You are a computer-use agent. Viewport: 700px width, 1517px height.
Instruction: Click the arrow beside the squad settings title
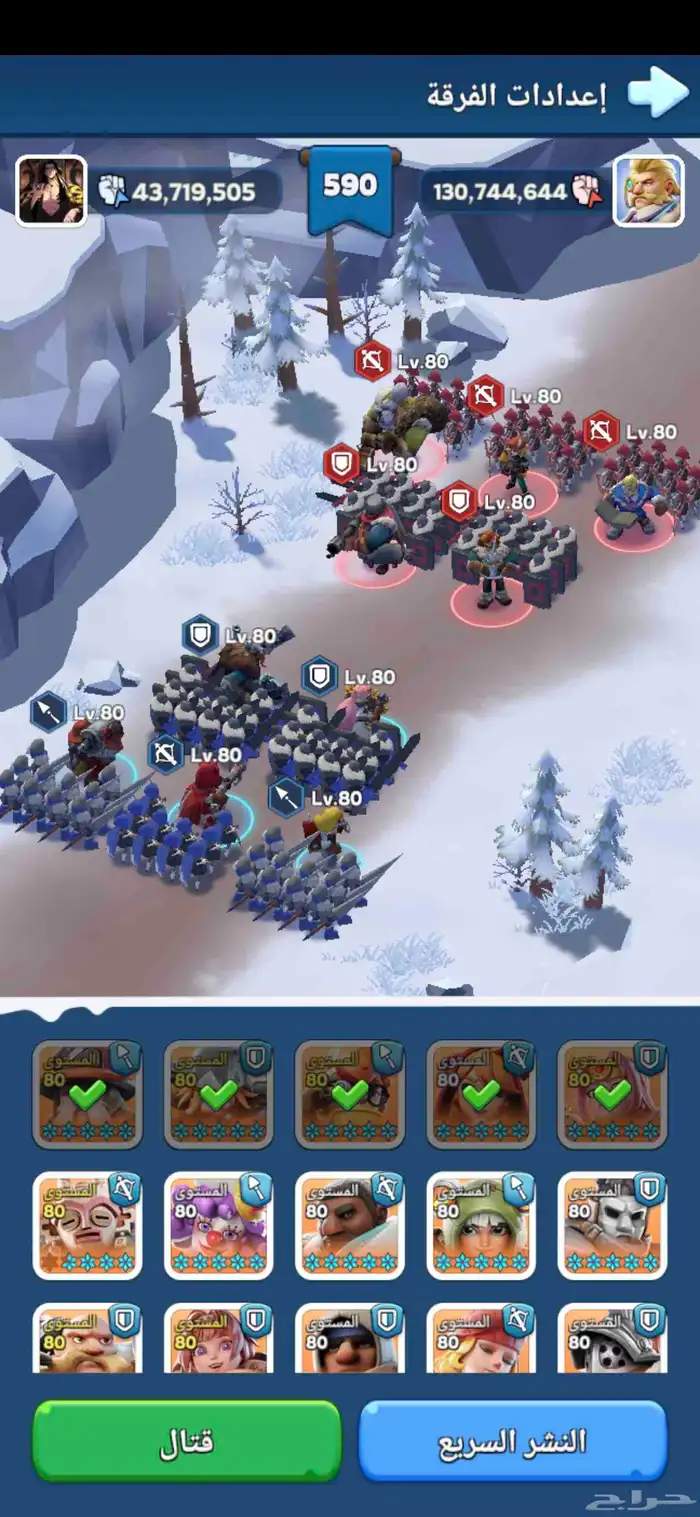coord(658,94)
